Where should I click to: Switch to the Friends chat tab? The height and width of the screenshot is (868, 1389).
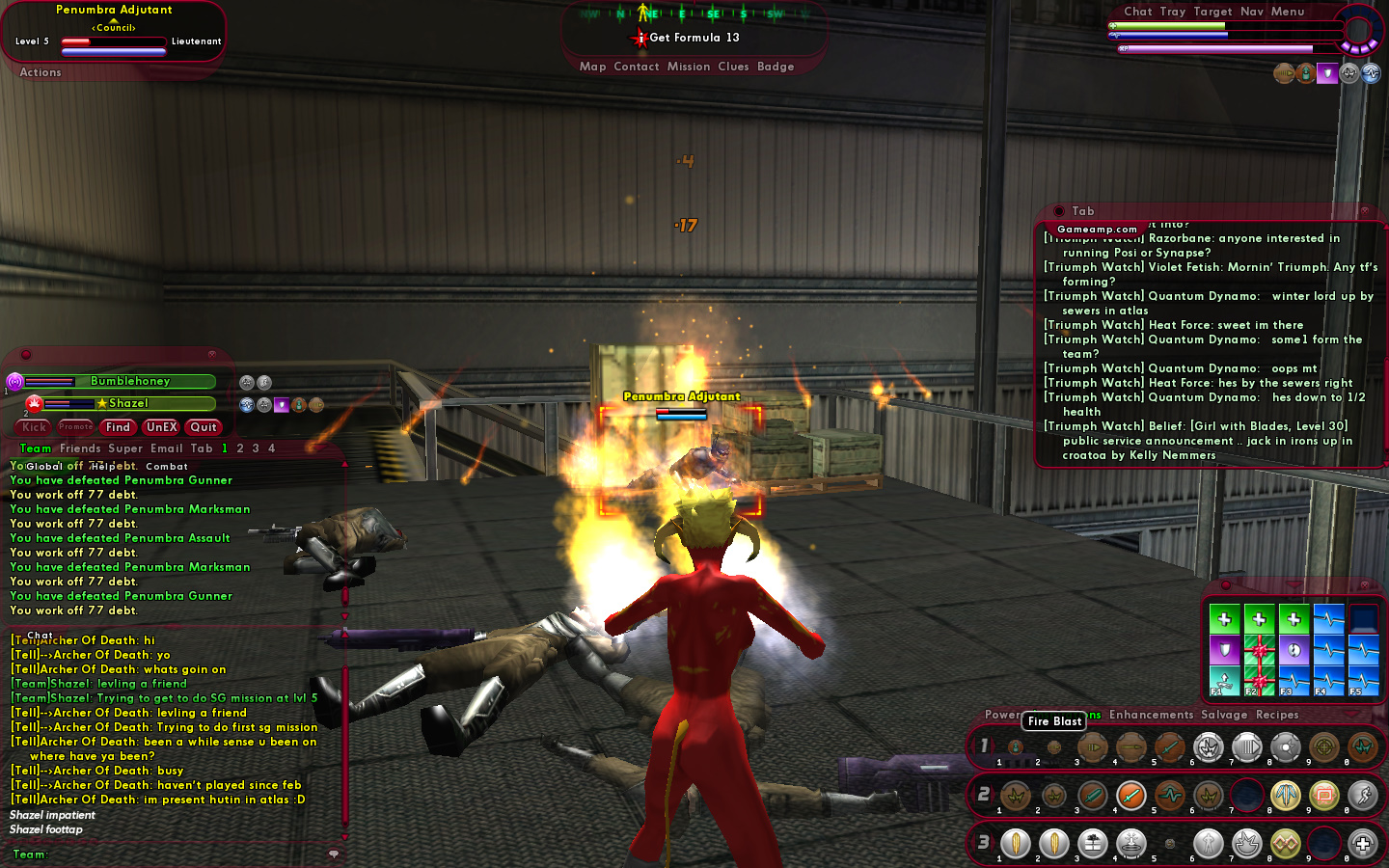(80, 448)
